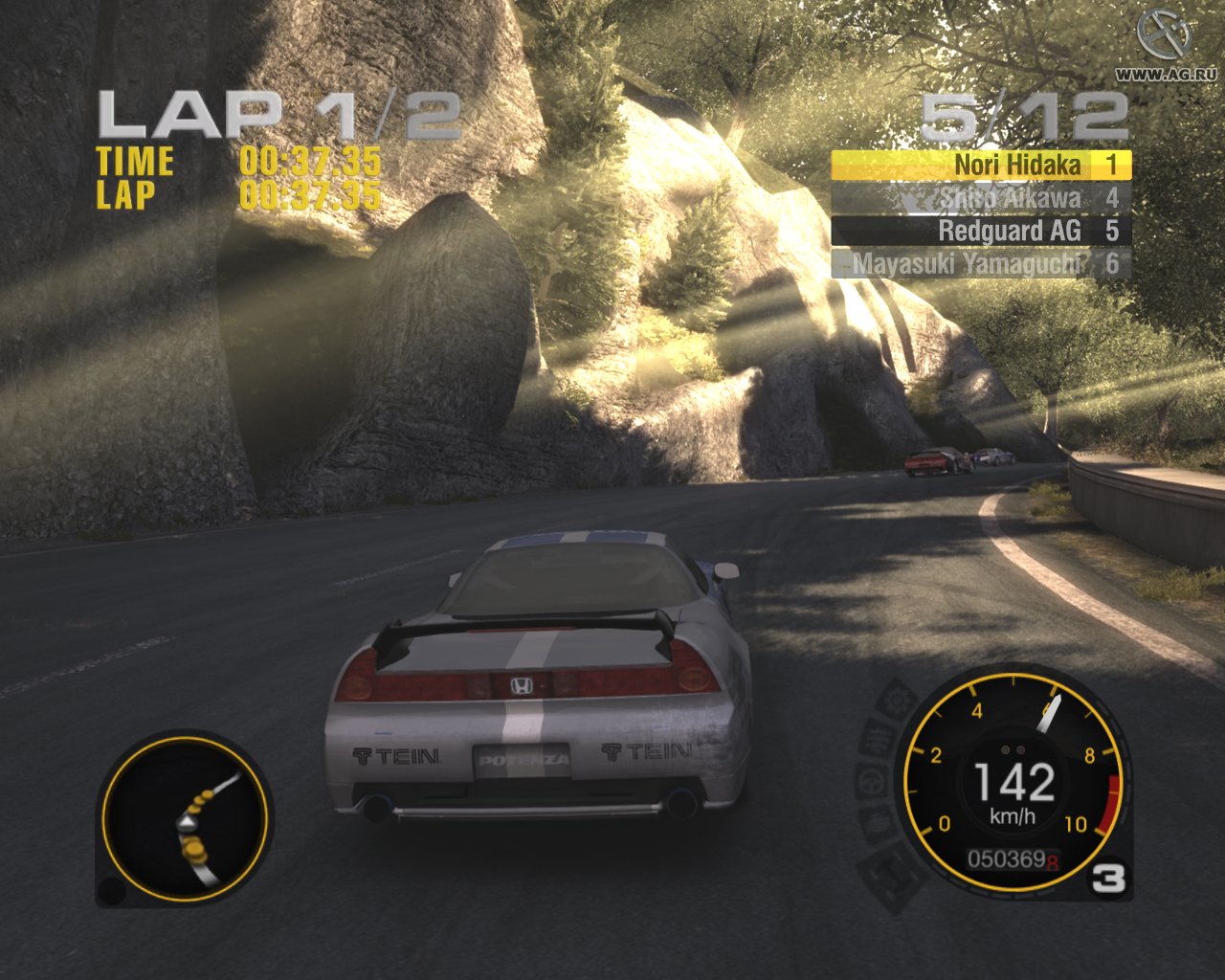Open the suspension tuning icon near the gauge
Image resolution: width=1225 pixels, height=980 pixels.
pos(878,736)
